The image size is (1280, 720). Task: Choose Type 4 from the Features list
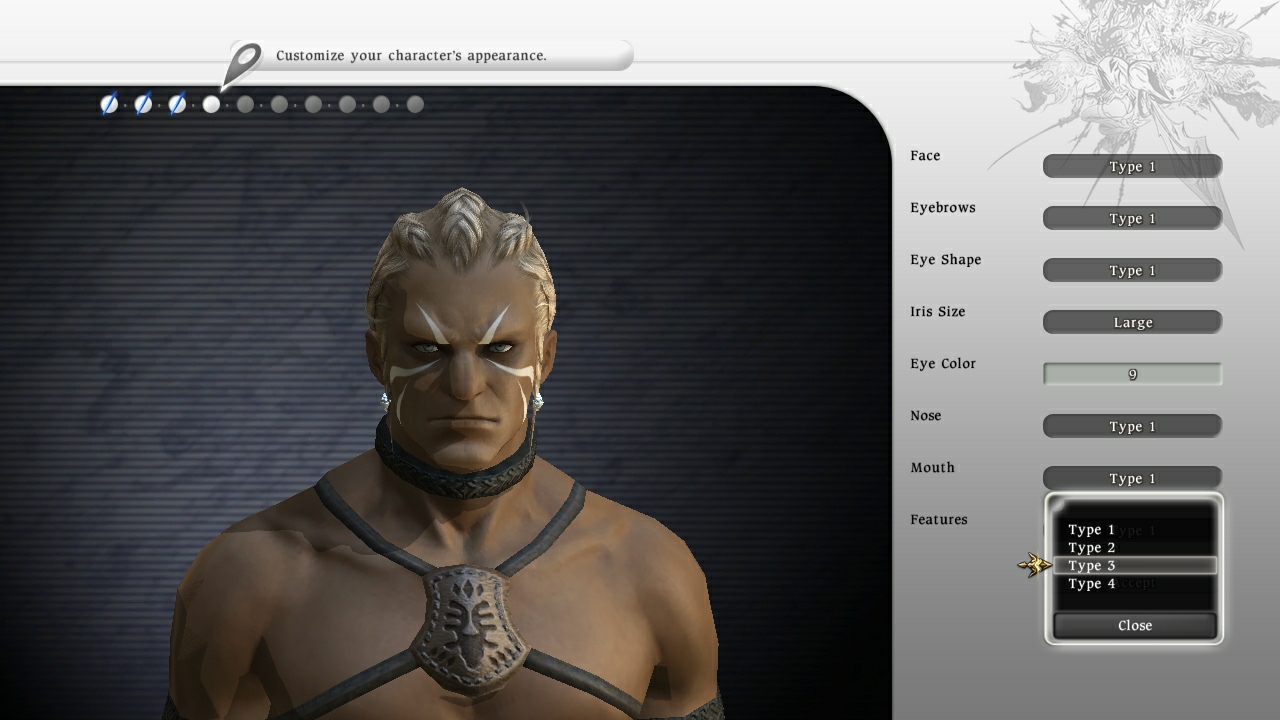point(1092,583)
